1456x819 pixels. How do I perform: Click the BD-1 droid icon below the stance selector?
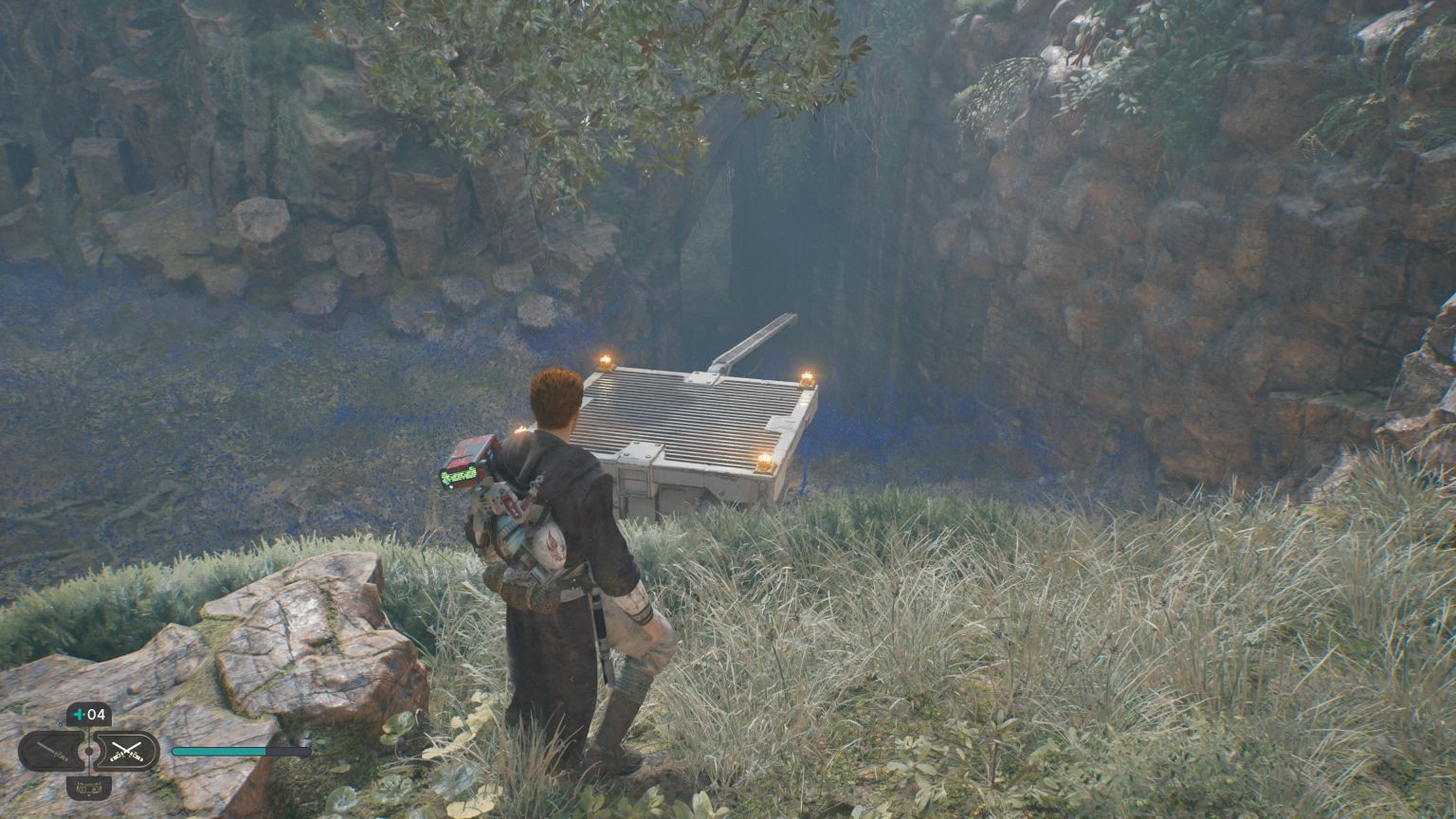[x=89, y=787]
